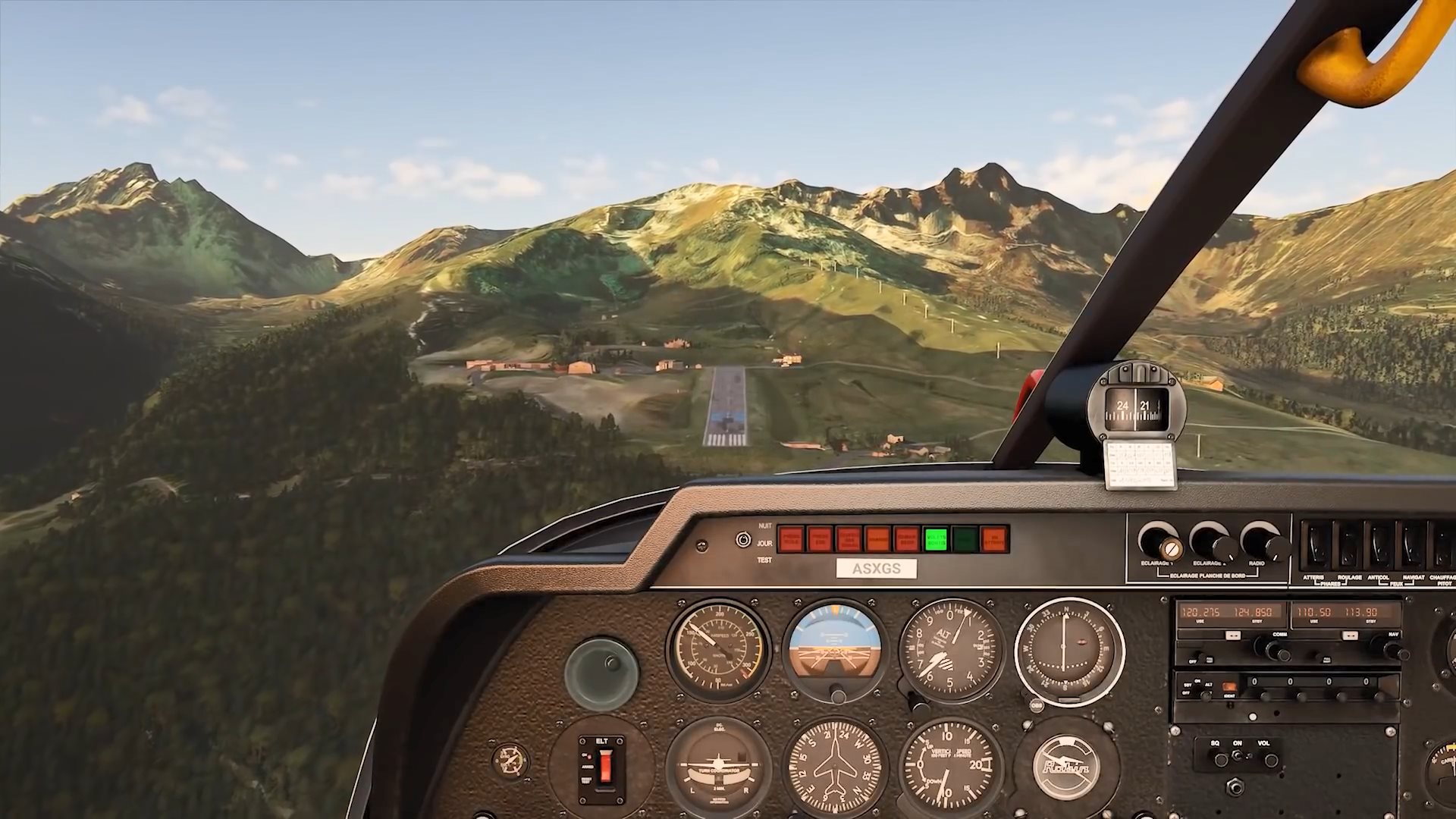This screenshot has height=819, width=1456.
Task: Toggle the ROULAGE taxi light switch
Action: click(1349, 546)
